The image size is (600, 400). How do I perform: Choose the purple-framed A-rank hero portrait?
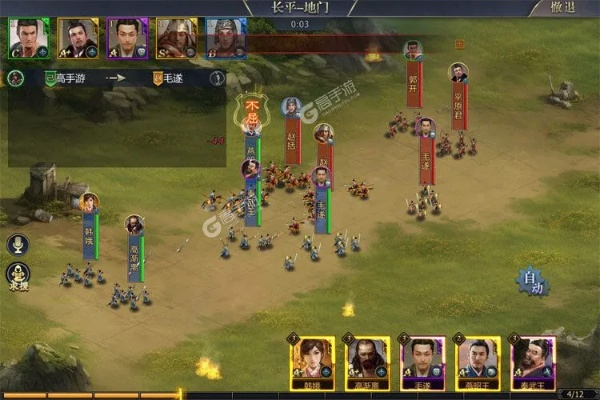click(127, 38)
